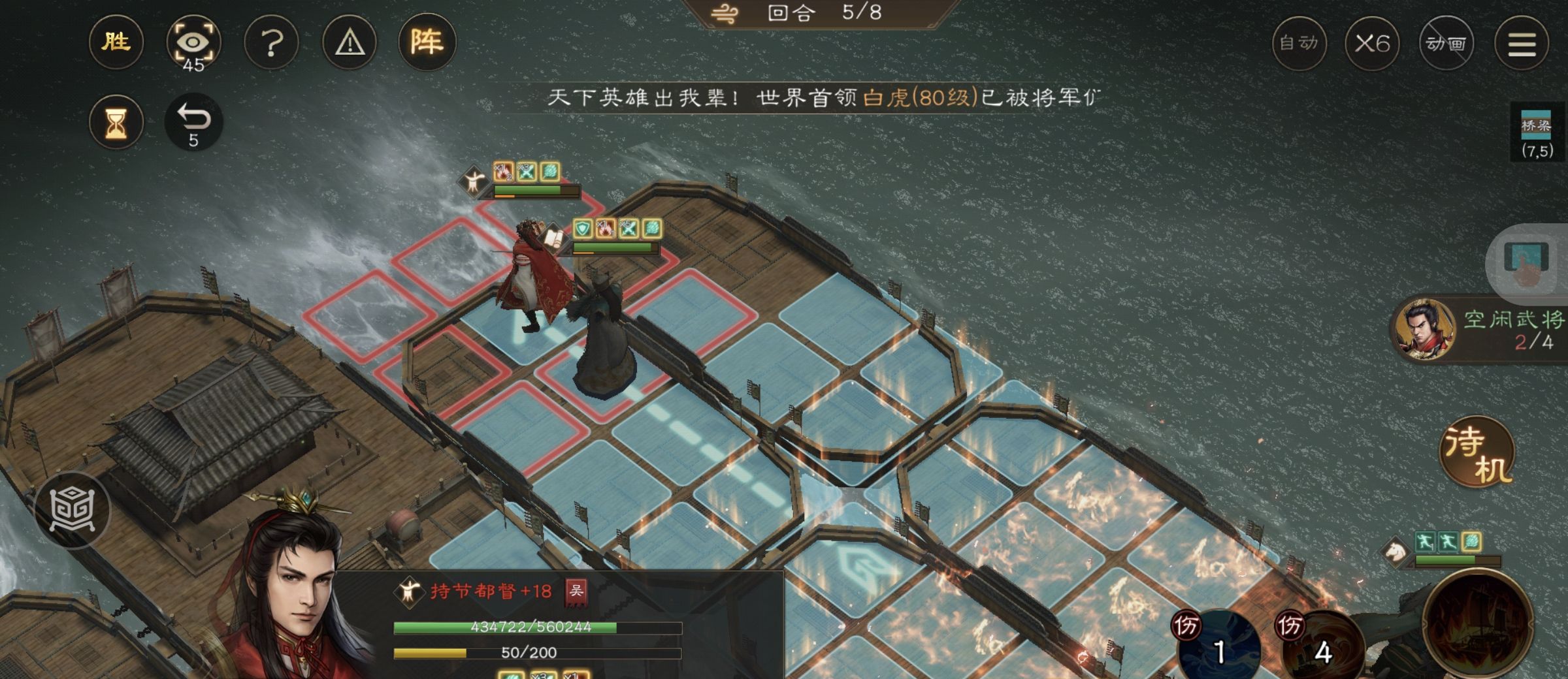The width and height of the screenshot is (1568, 679).
Task: Click the 胜 victory conditions icon
Action: (x=116, y=42)
